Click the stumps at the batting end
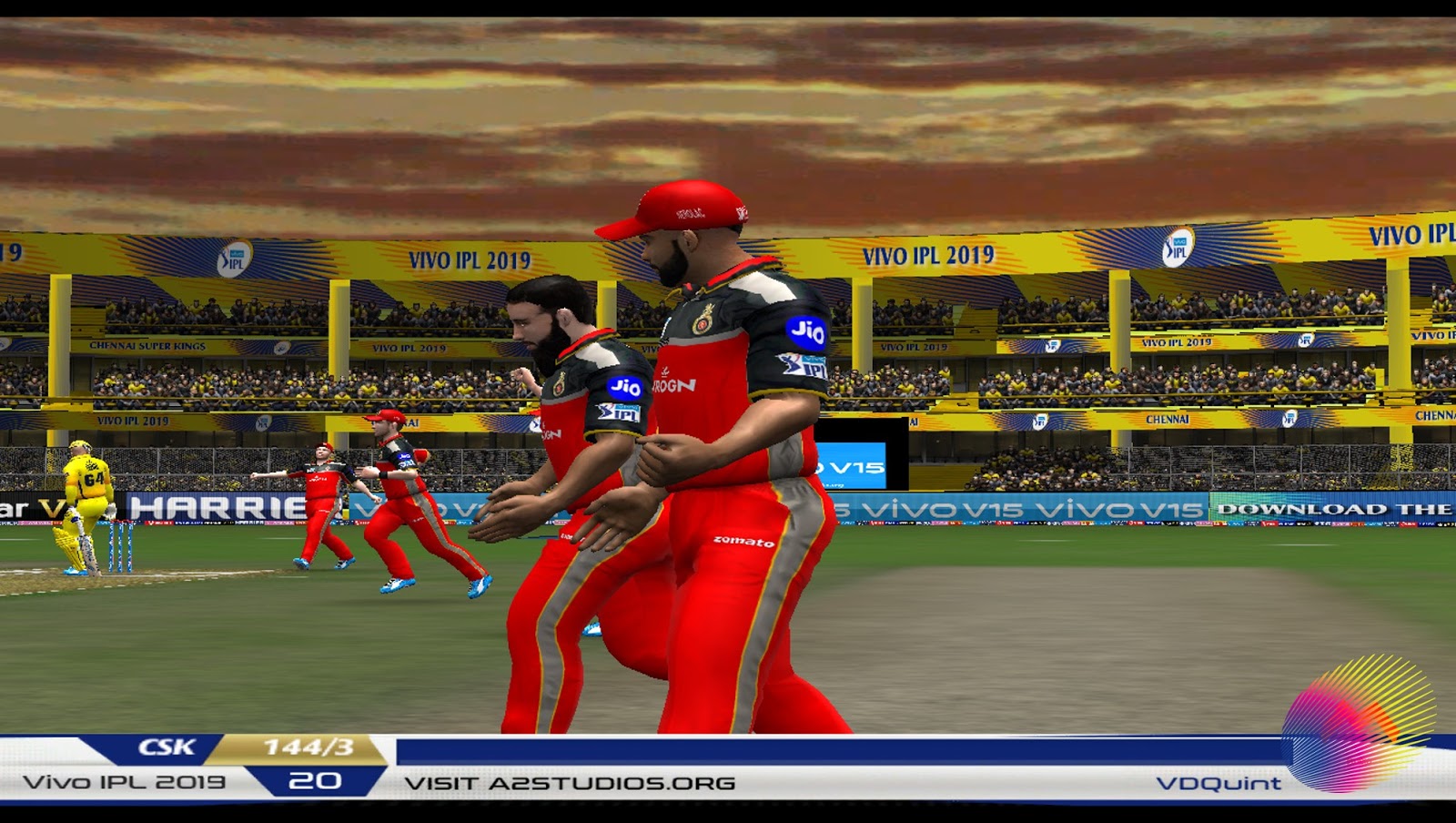Screen dimensions: 1456x823 click(x=121, y=546)
